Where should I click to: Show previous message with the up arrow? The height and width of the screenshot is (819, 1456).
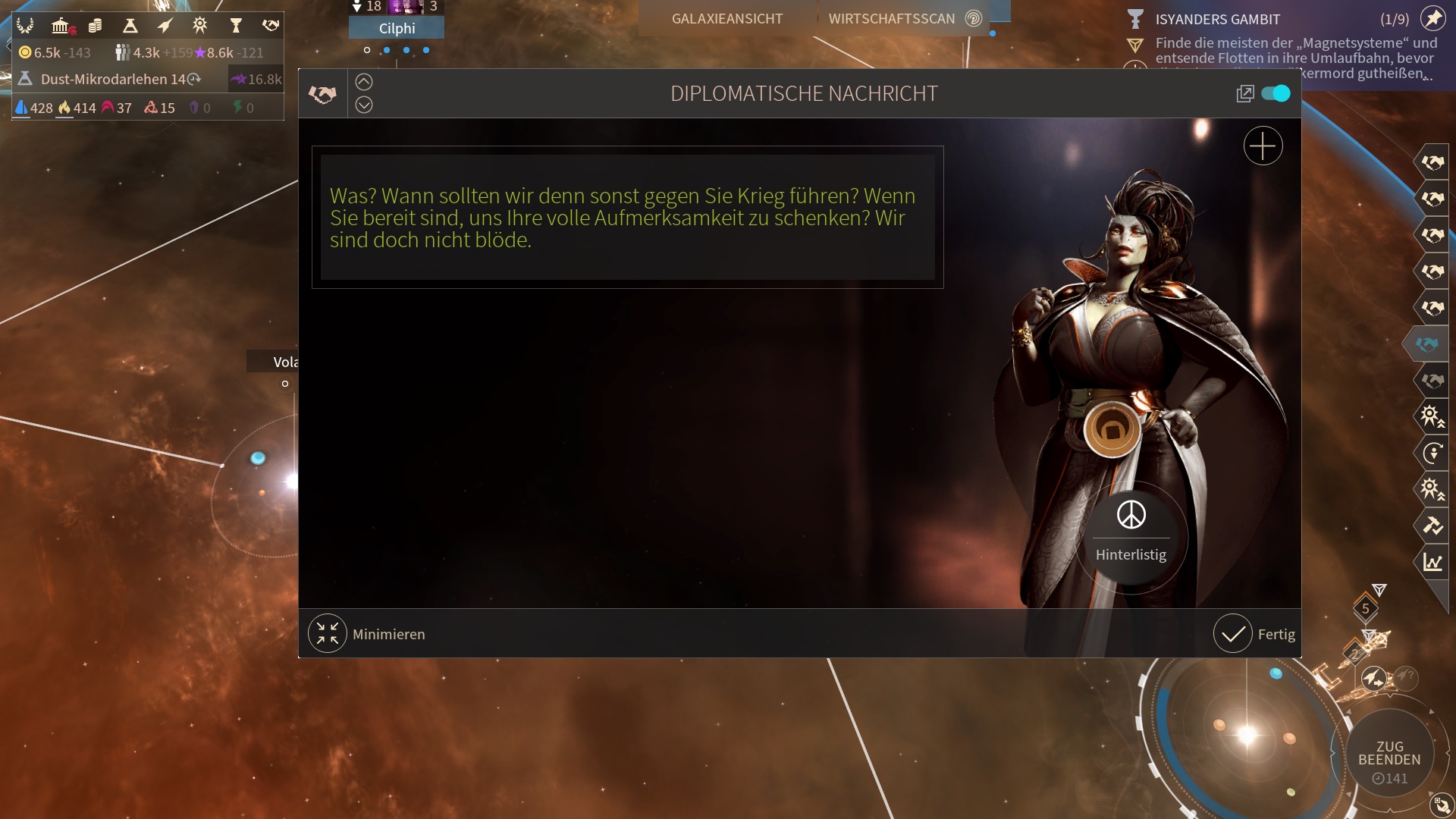click(x=364, y=82)
